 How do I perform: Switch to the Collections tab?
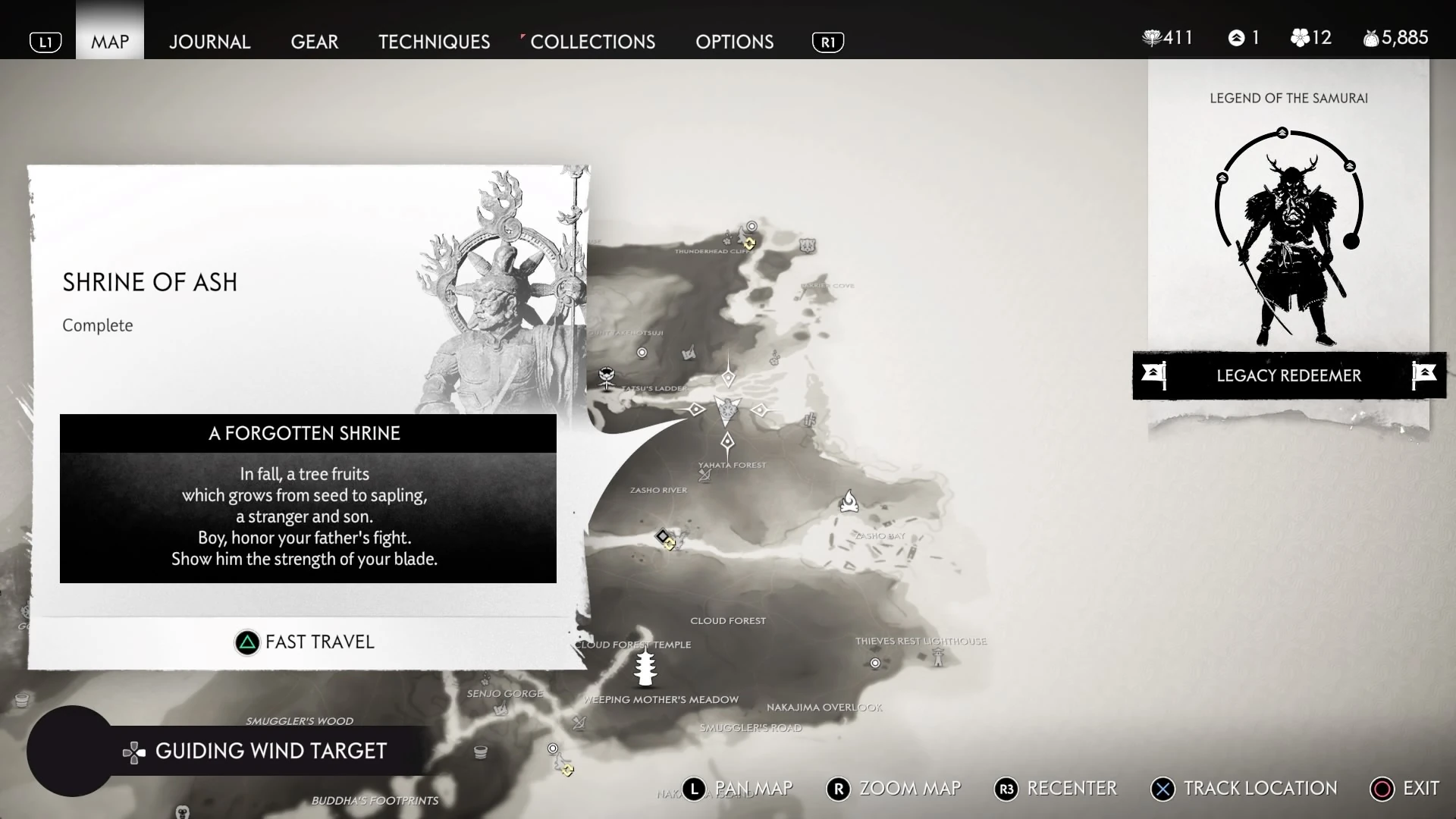click(593, 42)
